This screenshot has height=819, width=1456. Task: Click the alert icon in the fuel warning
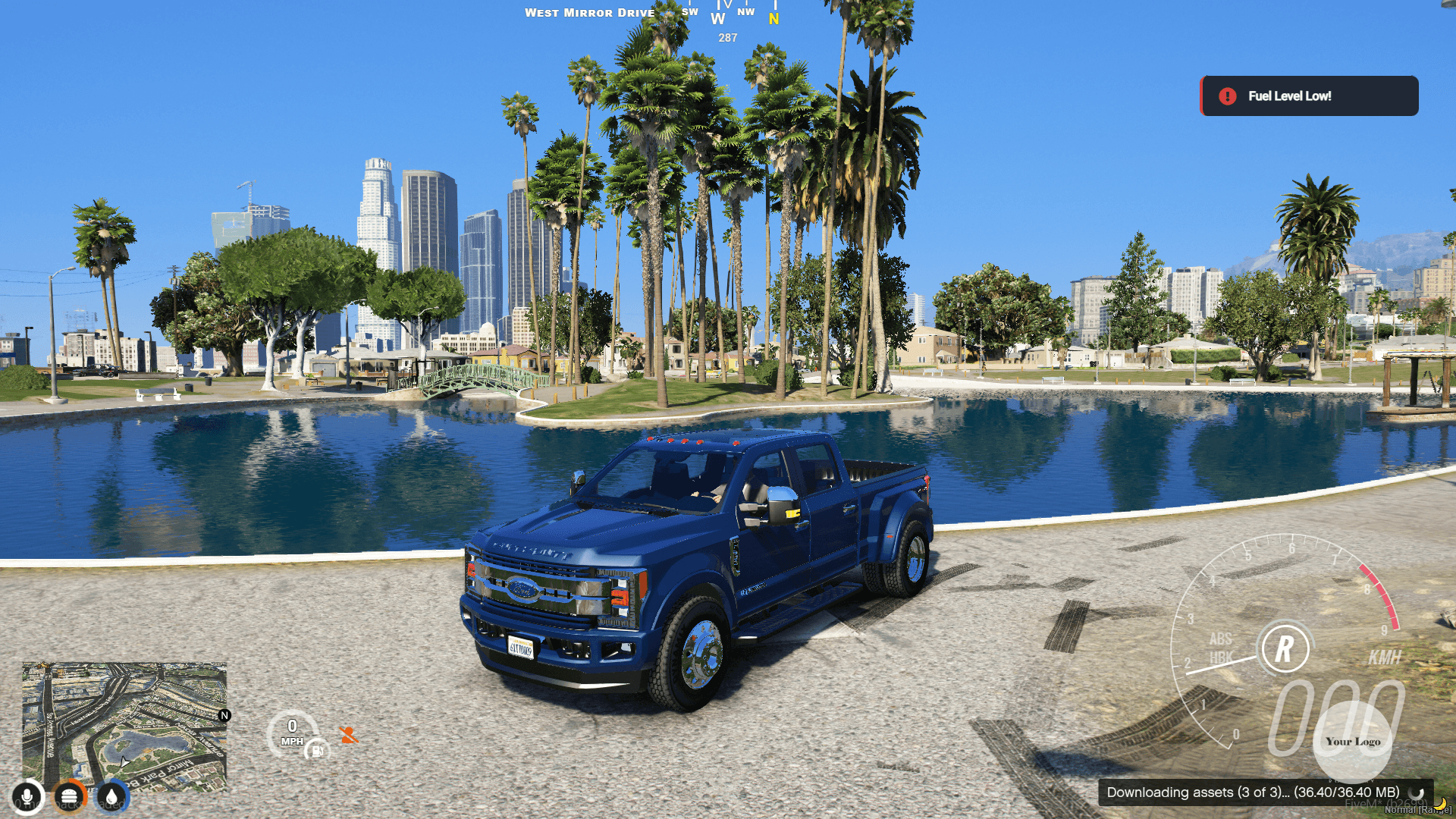click(1227, 96)
